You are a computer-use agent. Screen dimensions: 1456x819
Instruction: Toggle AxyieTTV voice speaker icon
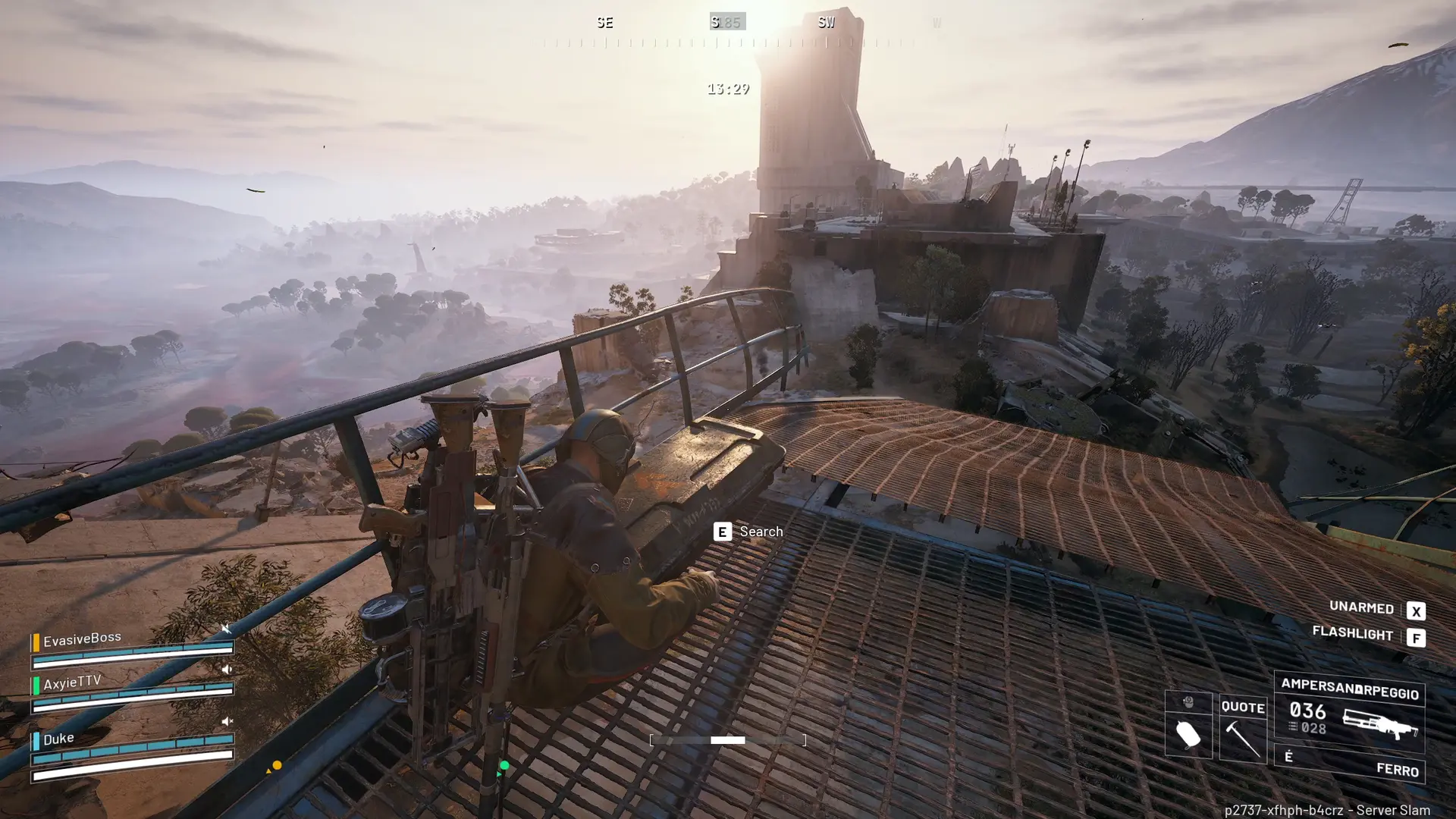pos(226,670)
